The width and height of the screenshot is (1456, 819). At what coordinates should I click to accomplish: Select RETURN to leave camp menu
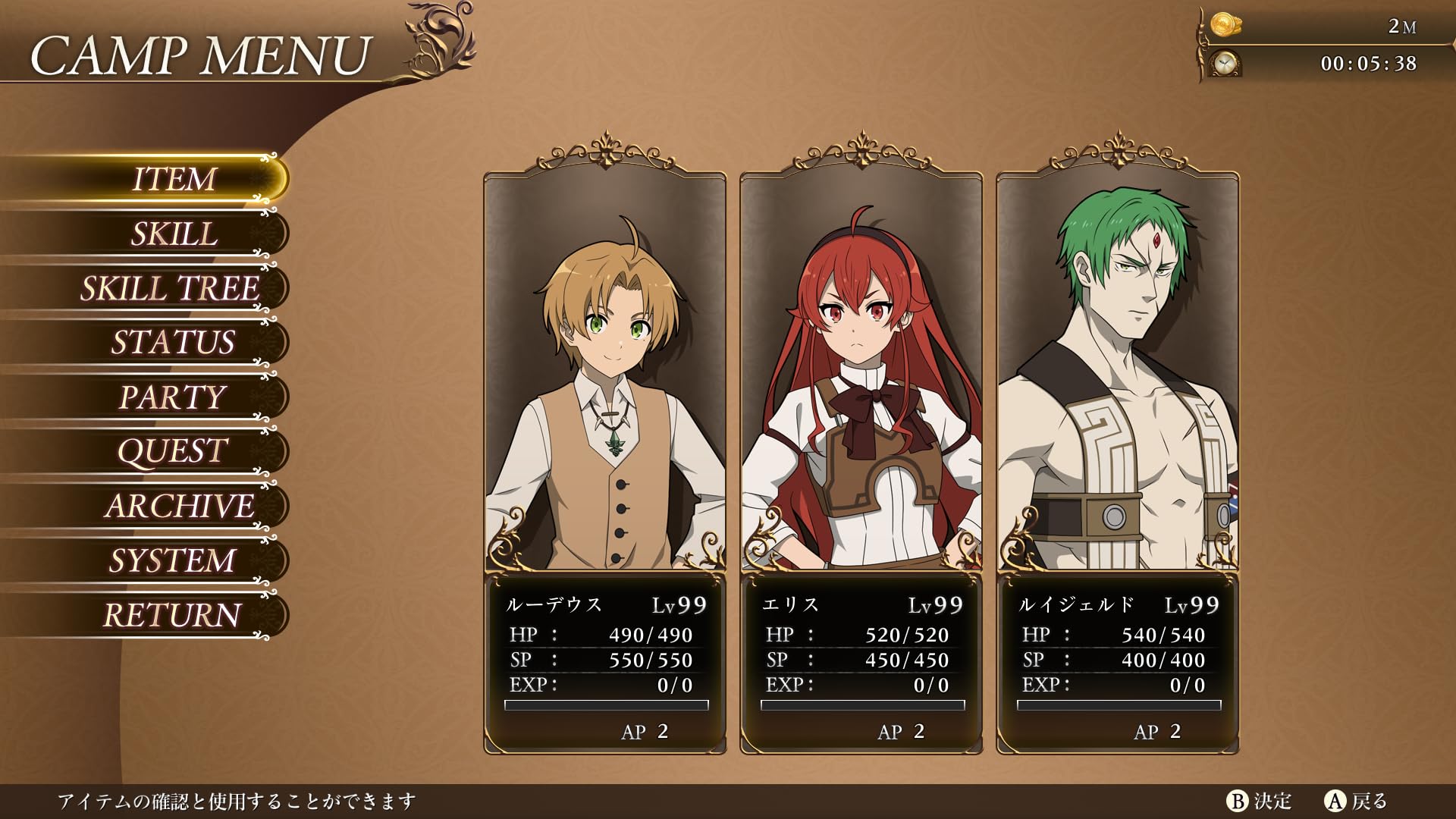(x=173, y=615)
